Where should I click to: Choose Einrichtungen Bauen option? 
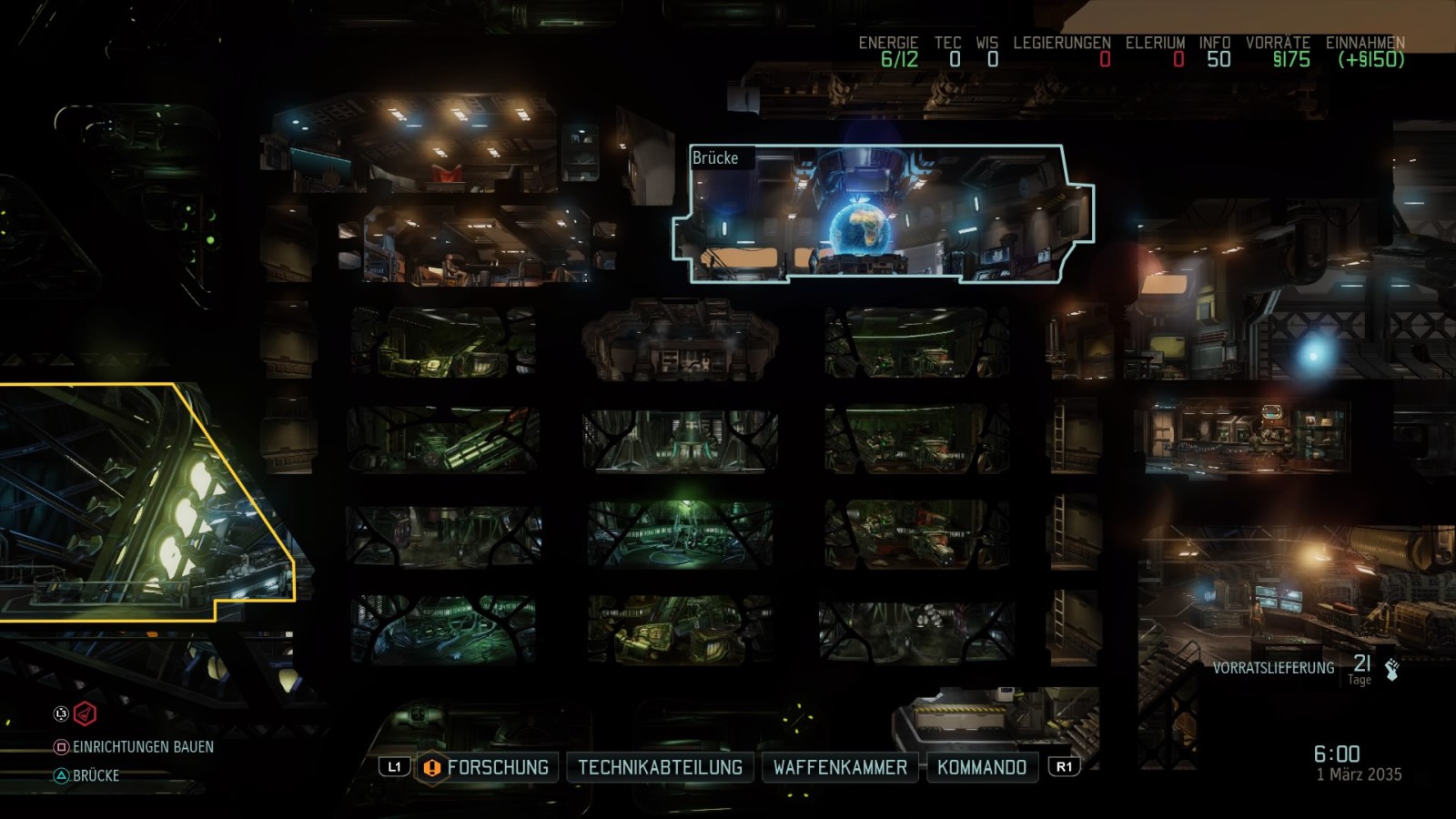pyautogui.click(x=143, y=747)
